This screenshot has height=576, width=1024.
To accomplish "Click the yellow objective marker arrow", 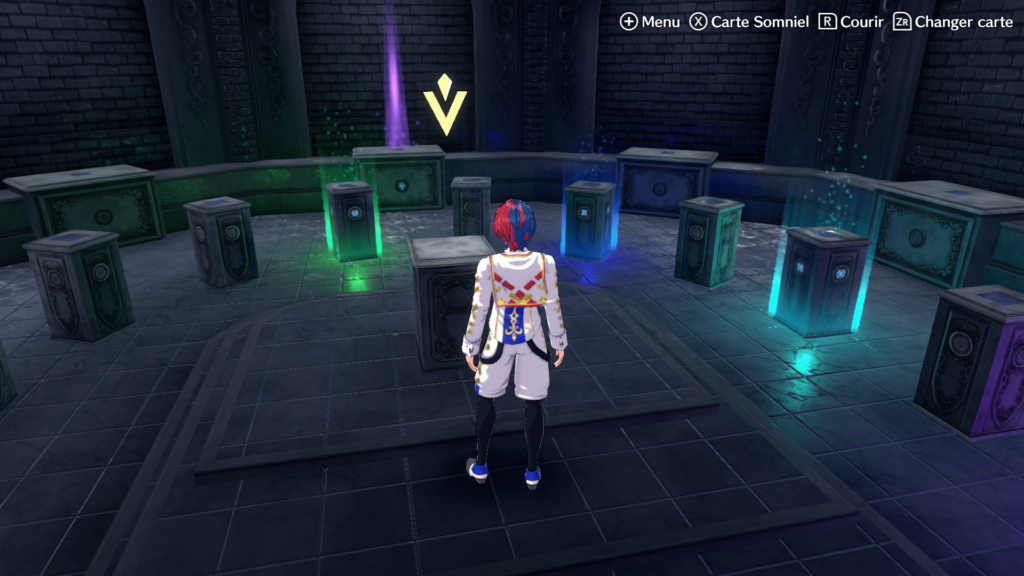I will 444,106.
